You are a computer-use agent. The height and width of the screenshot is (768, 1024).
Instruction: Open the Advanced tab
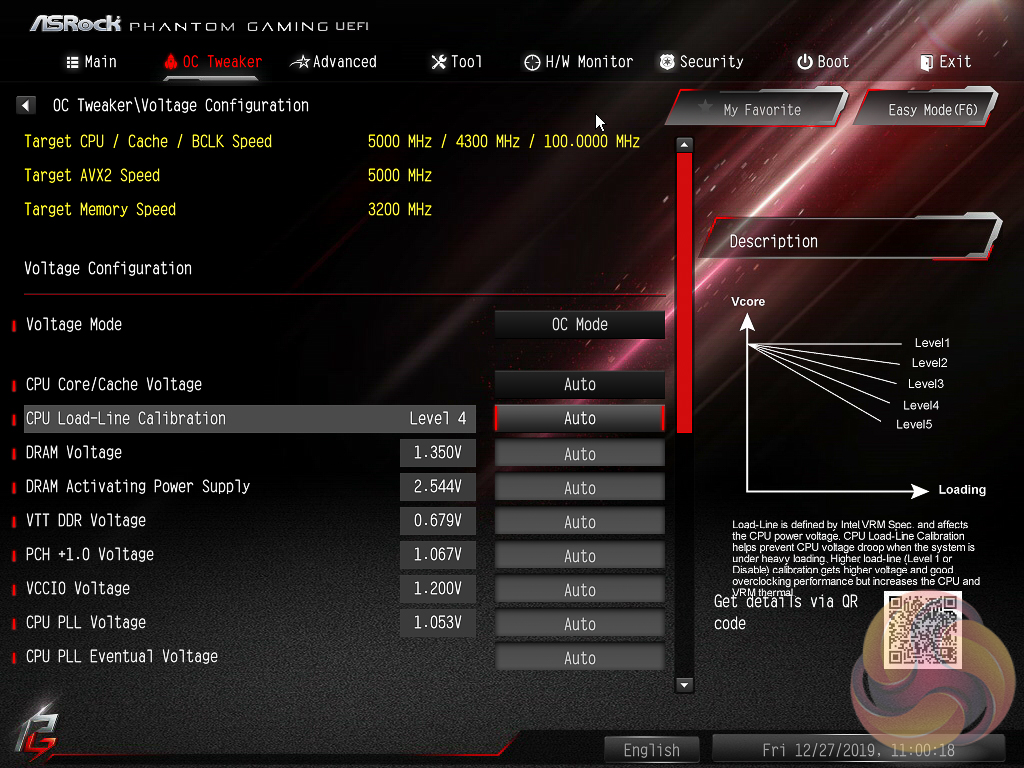tap(333, 62)
